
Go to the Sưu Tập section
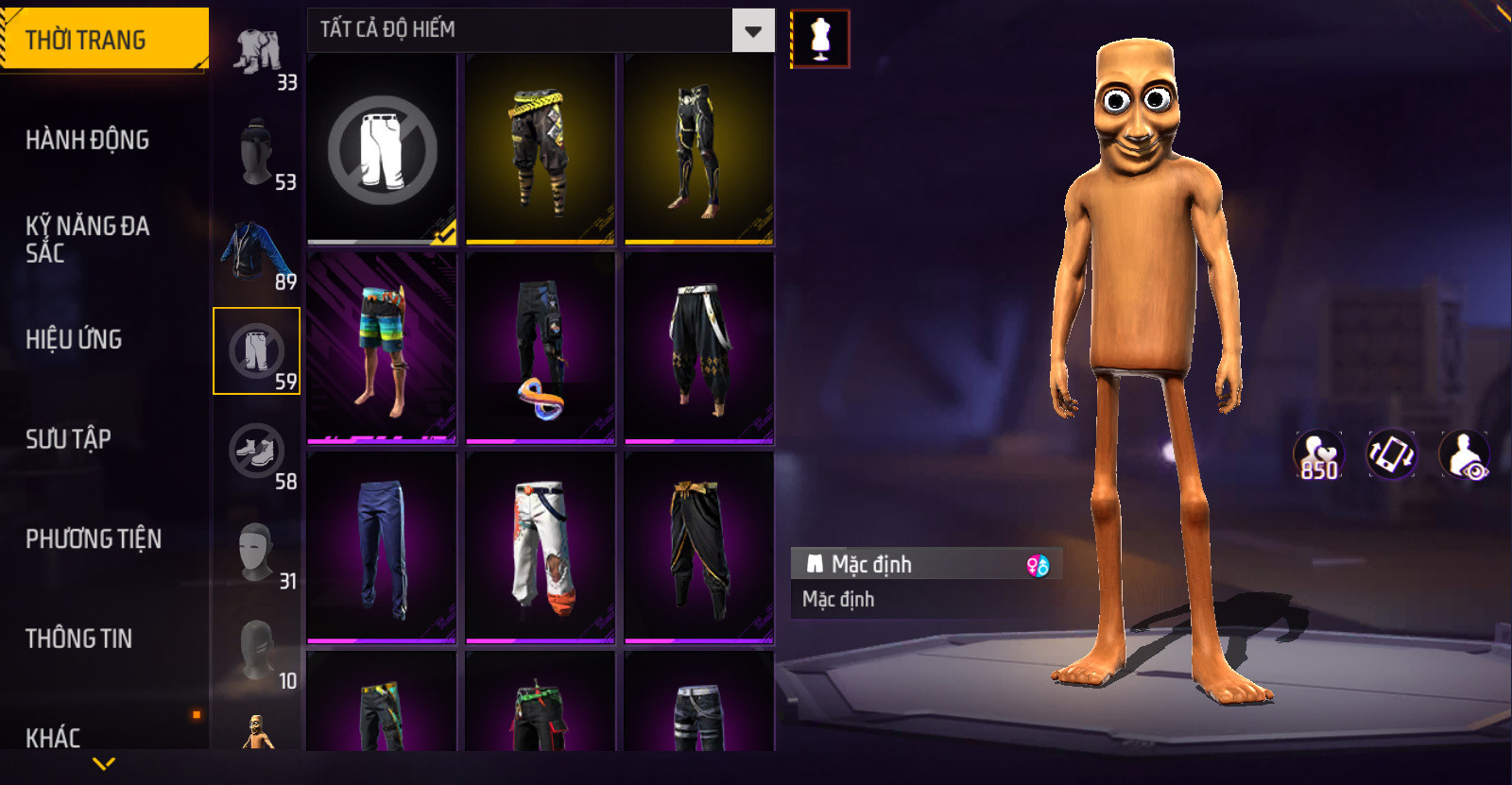click(68, 438)
